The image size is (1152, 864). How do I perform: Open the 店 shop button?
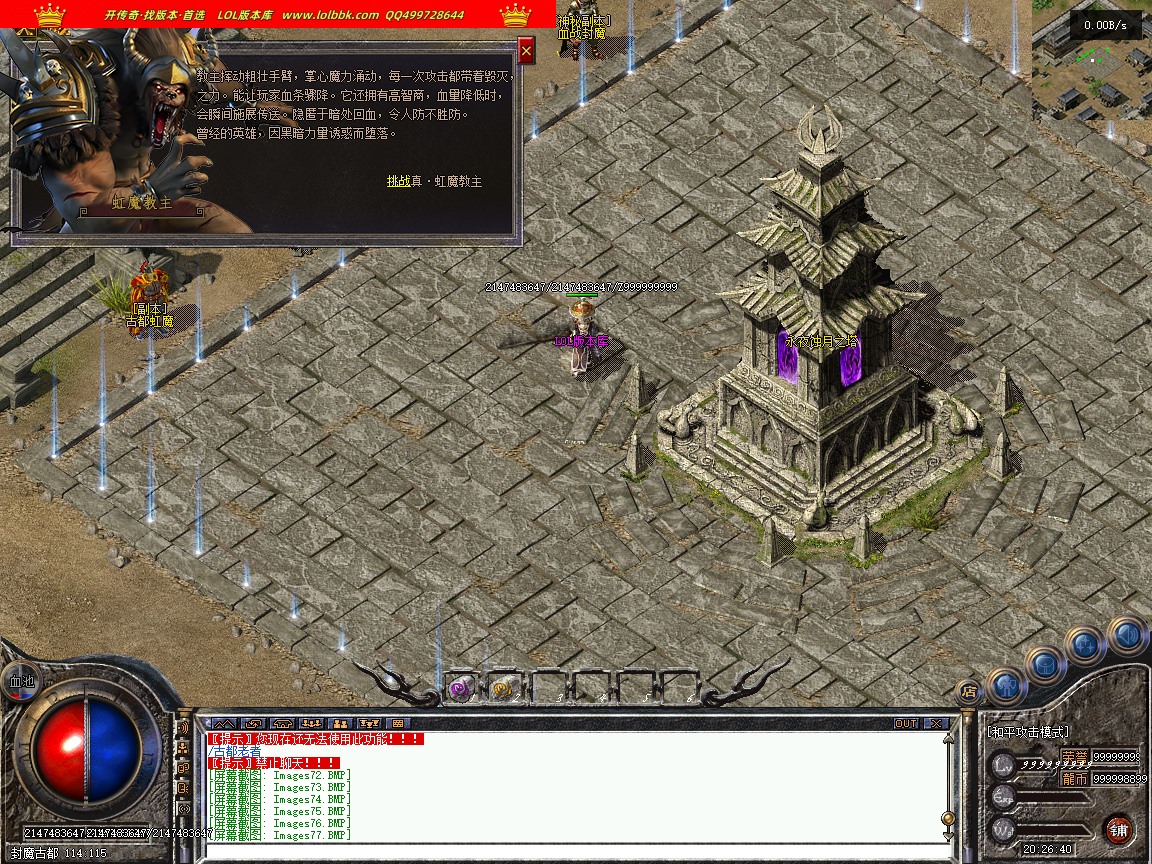click(x=967, y=690)
